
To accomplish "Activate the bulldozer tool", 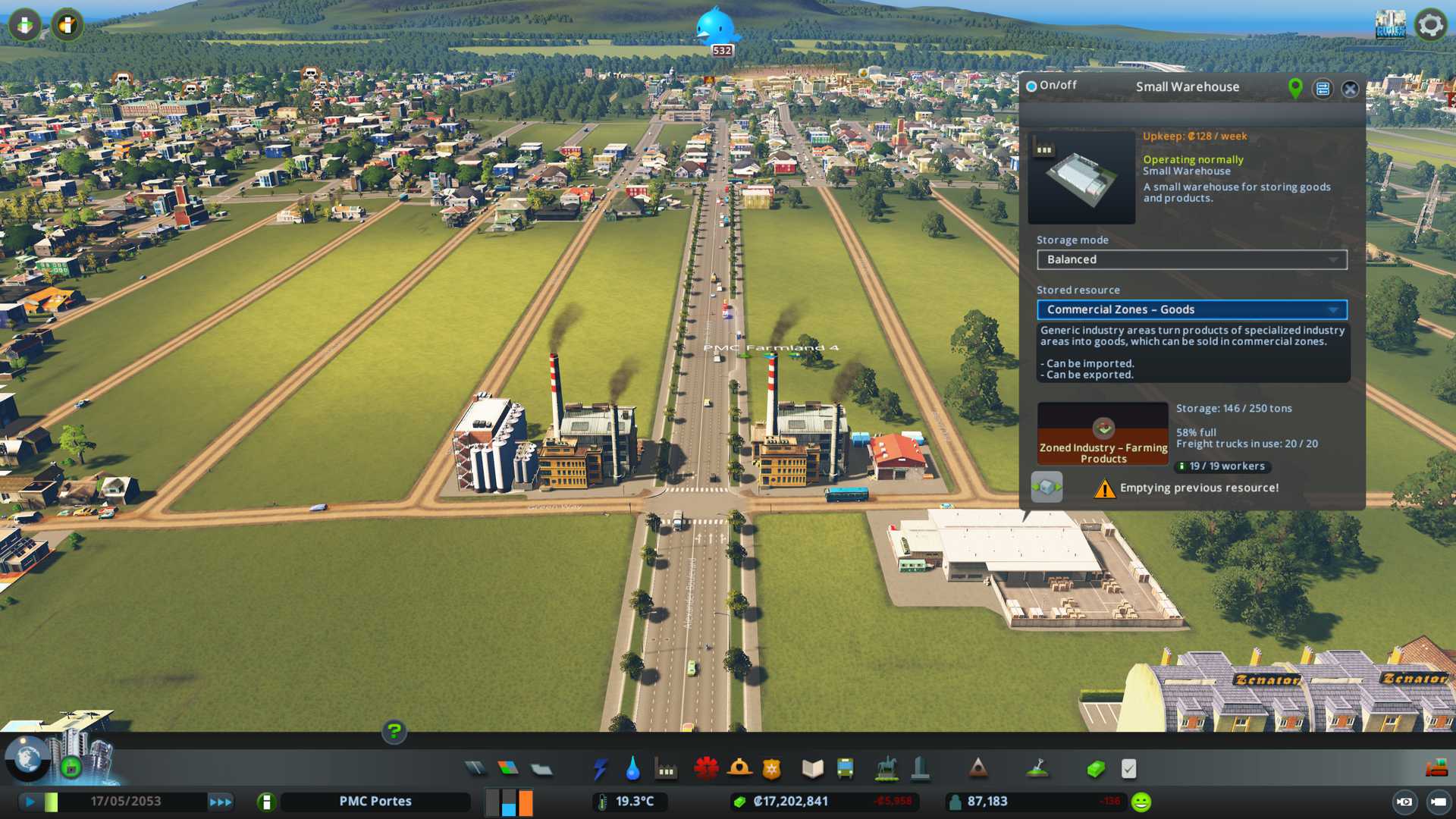I will coord(1436,769).
